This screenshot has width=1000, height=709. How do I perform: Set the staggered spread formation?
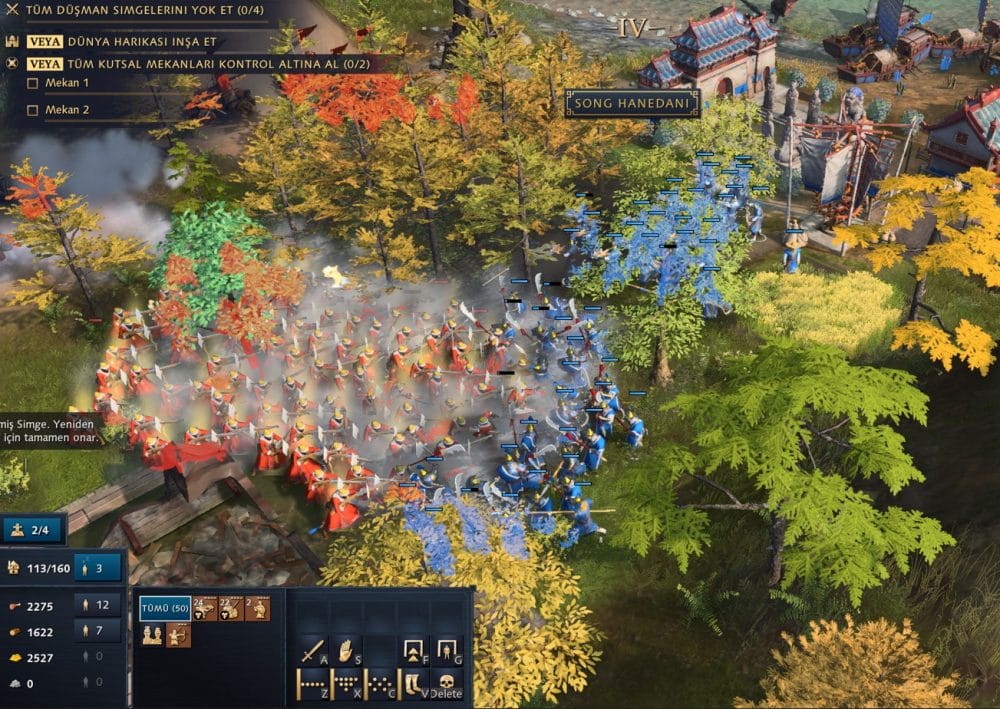point(379,685)
